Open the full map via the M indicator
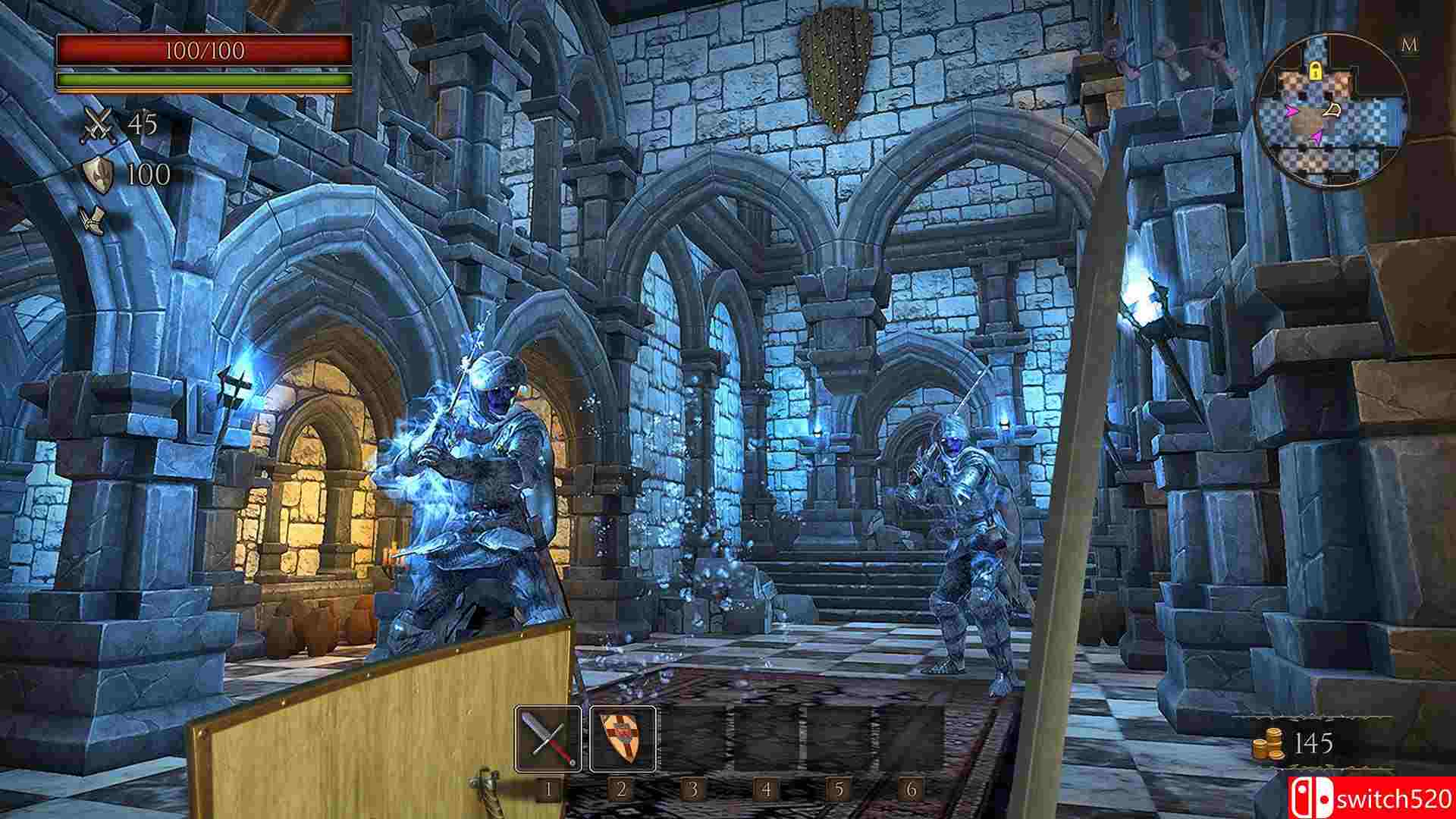The width and height of the screenshot is (1456, 819). [x=1409, y=45]
